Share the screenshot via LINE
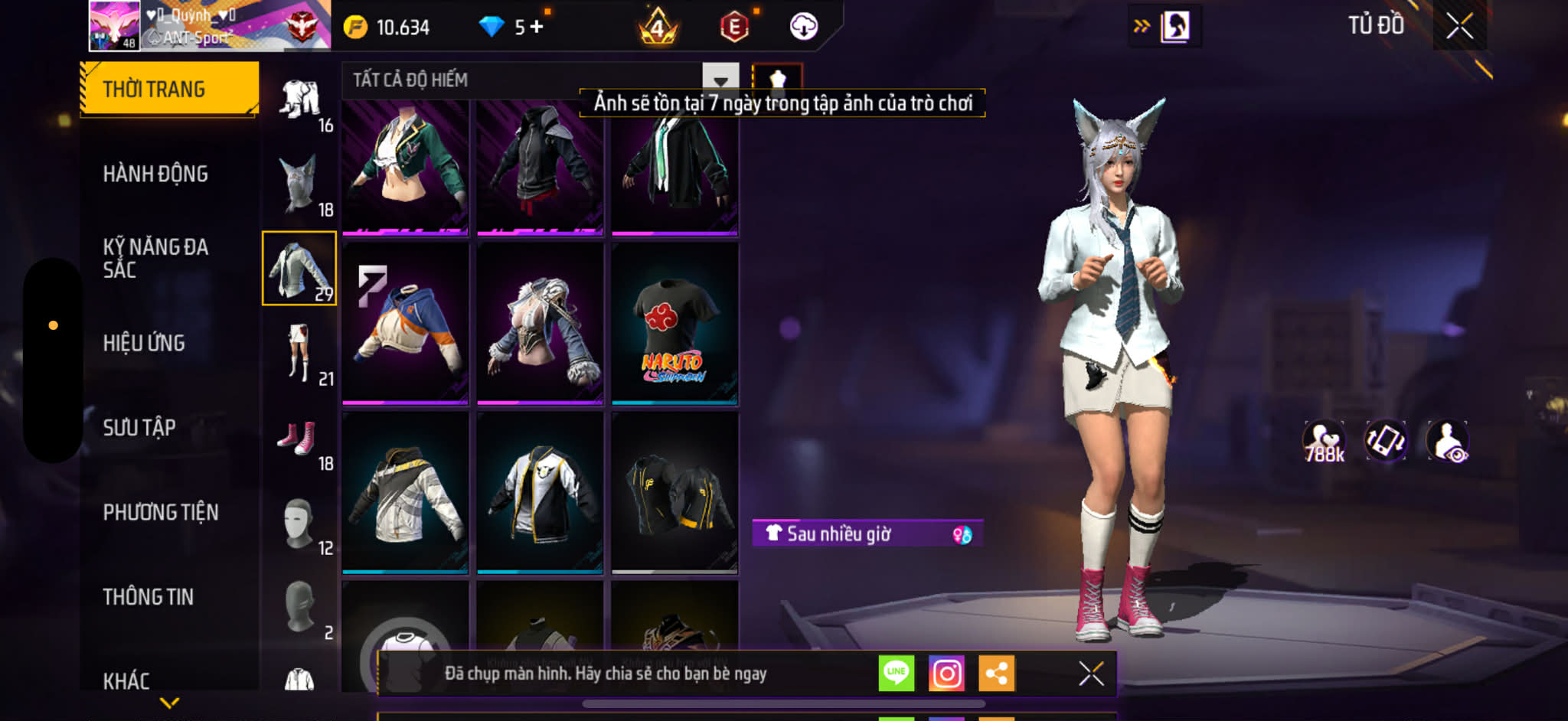The width and height of the screenshot is (1568, 721). click(896, 674)
